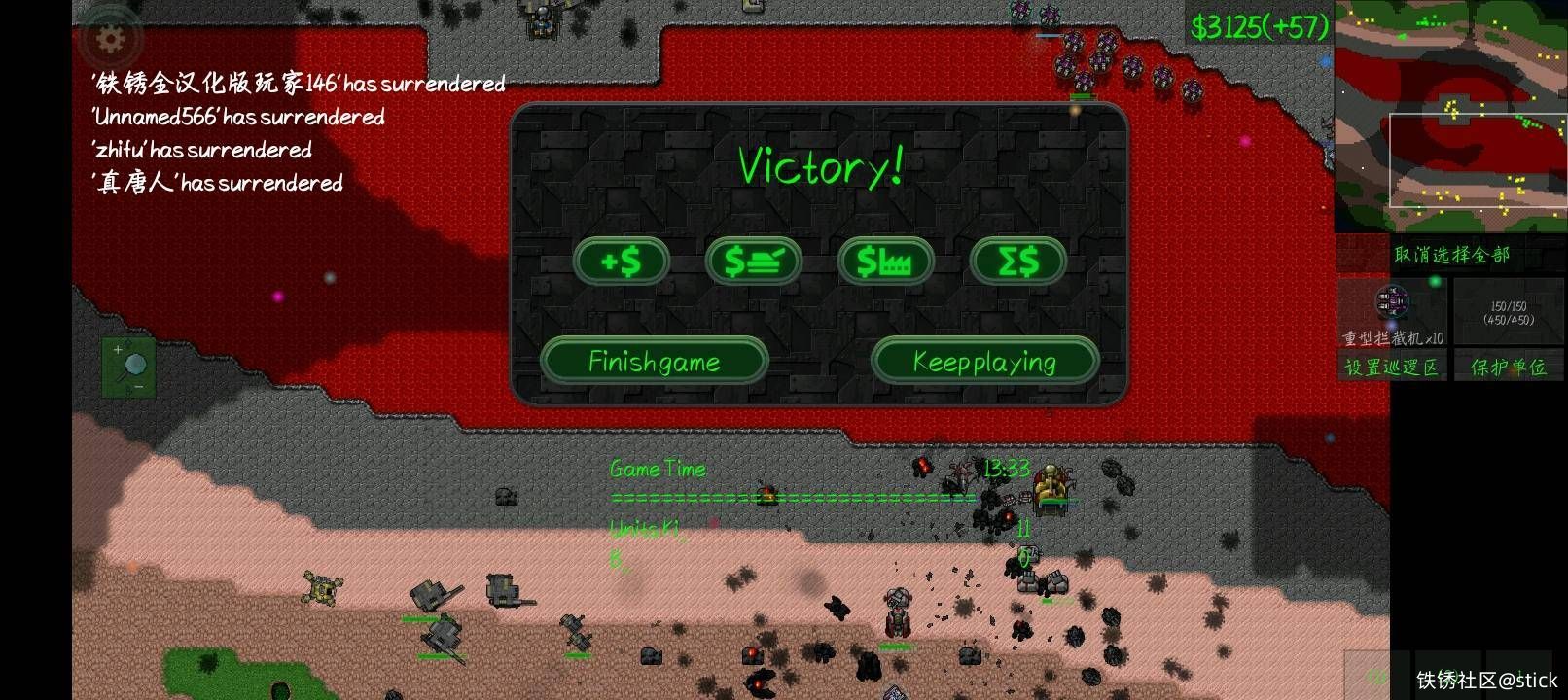The image size is (1568, 700).
Task: Click the magnifier zoom control
Action: (129, 367)
